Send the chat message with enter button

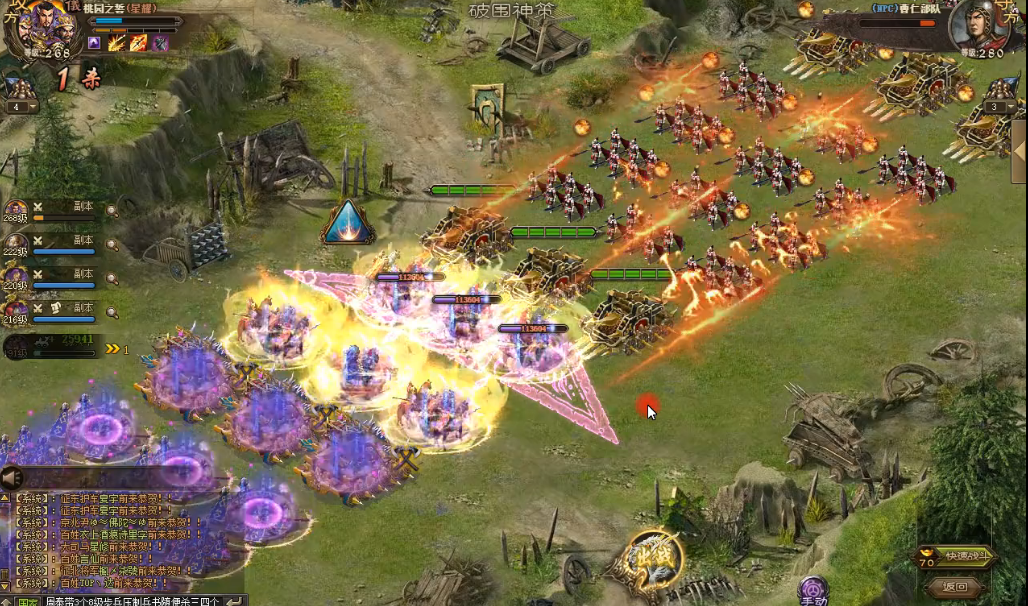pos(235,600)
